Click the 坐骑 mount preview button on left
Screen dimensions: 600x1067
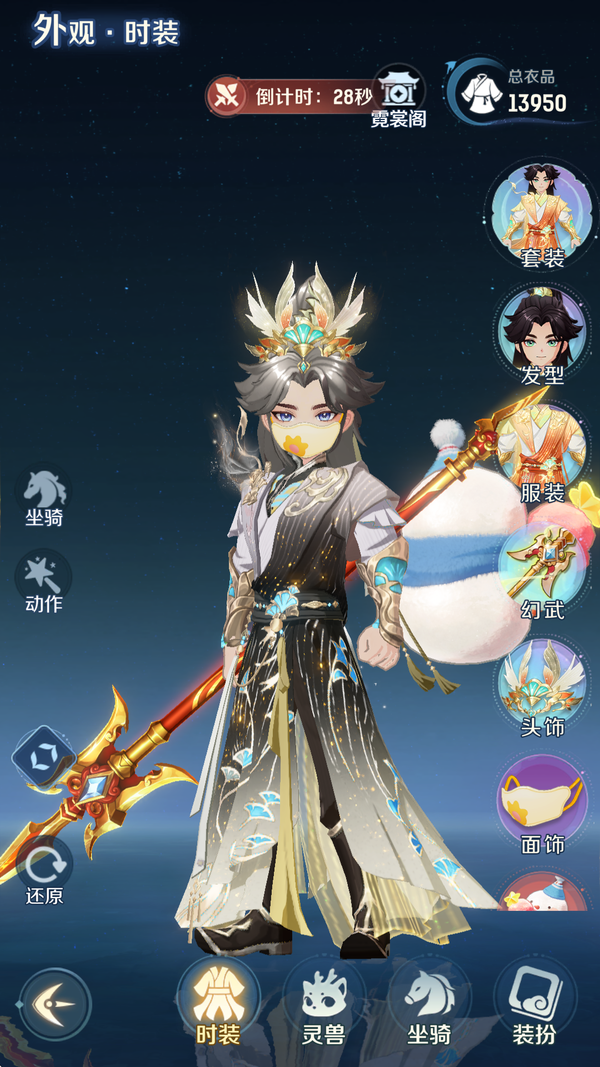(x=44, y=495)
